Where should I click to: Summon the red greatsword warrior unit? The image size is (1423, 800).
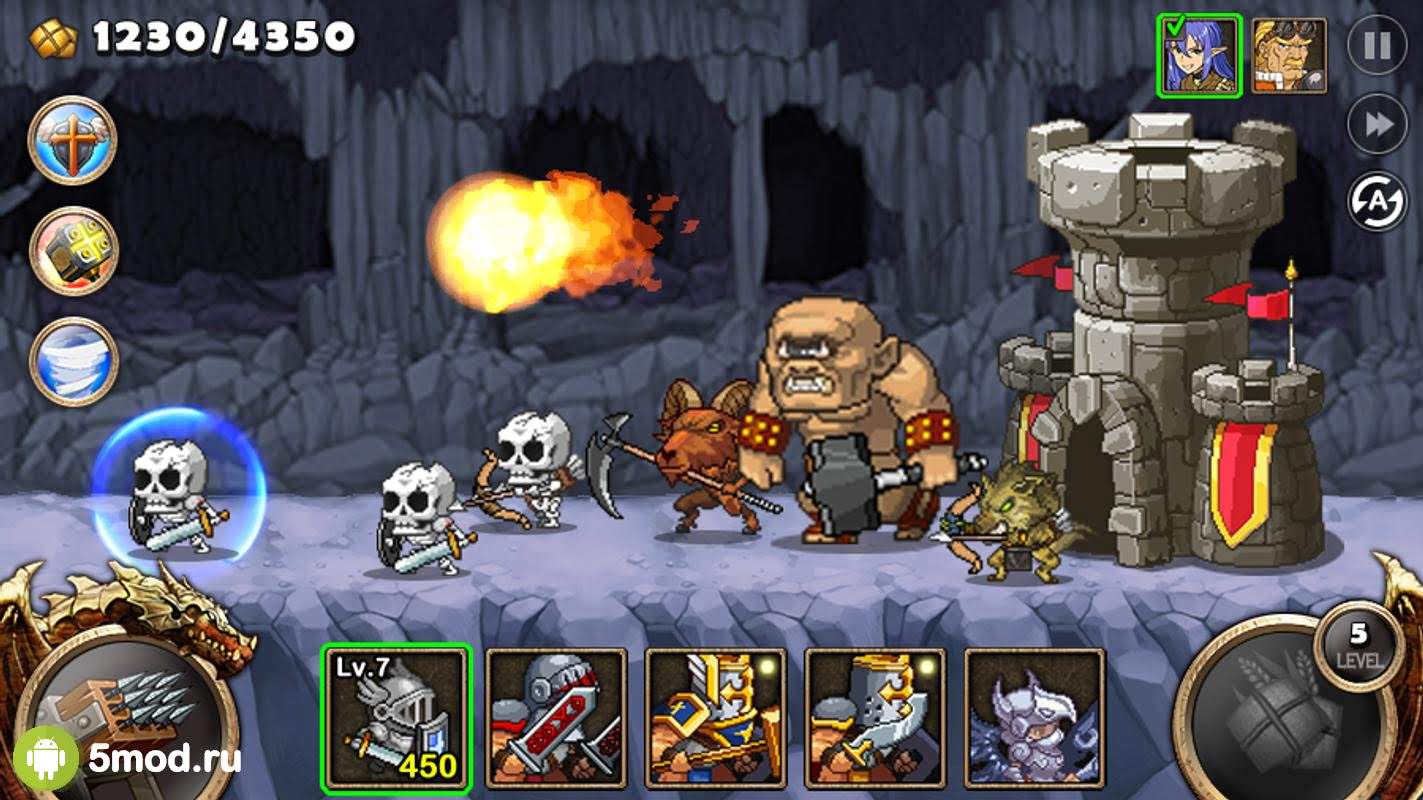(x=556, y=717)
